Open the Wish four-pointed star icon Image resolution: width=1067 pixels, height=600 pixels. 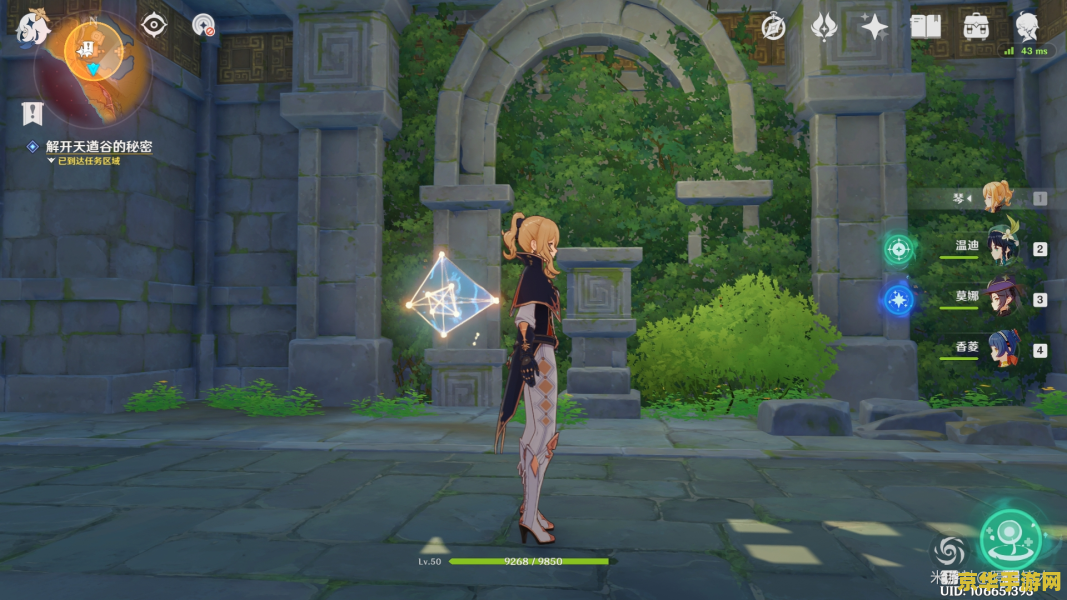[875, 27]
